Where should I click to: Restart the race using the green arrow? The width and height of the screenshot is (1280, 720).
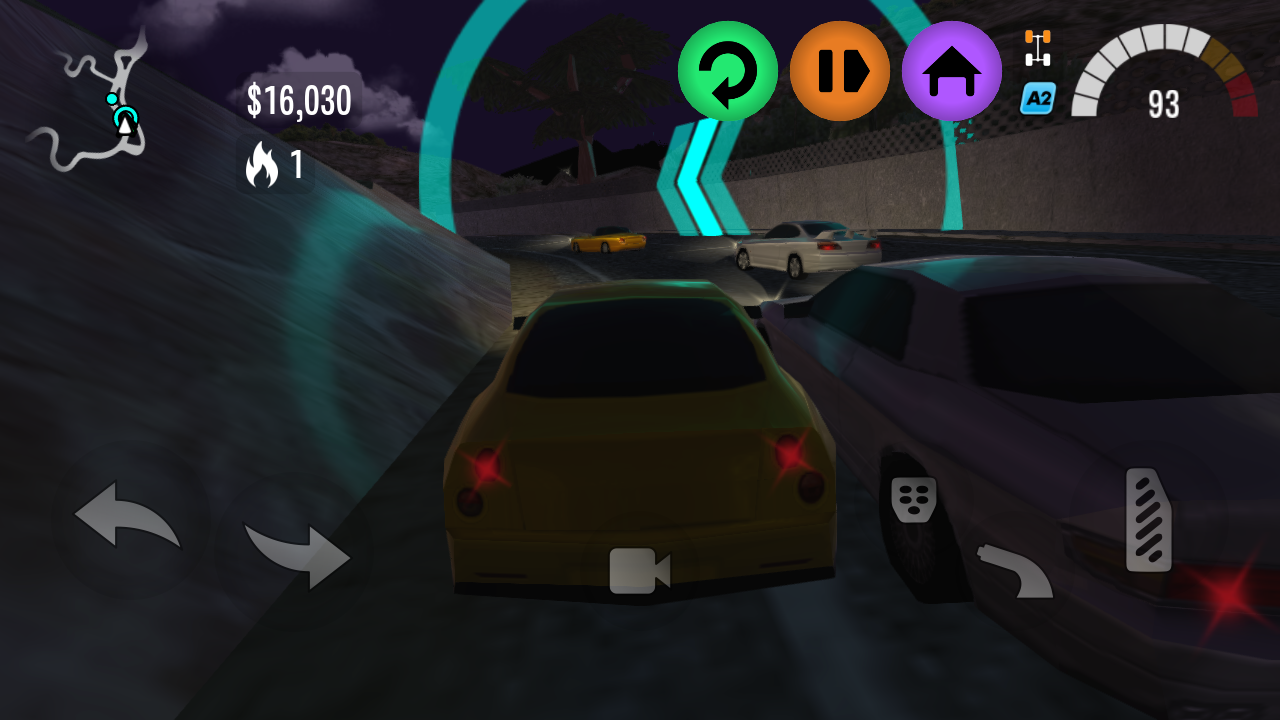point(728,70)
